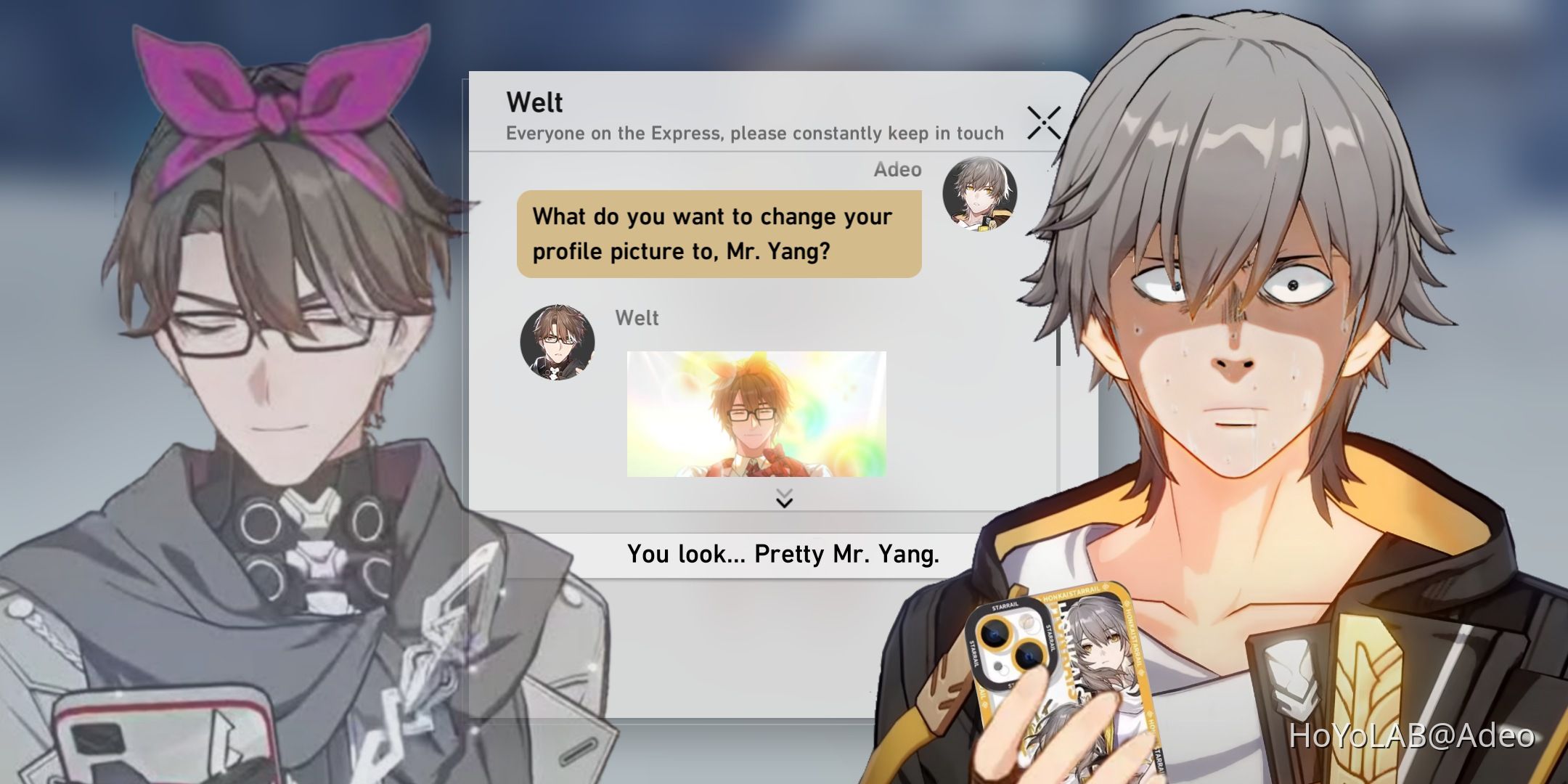The image size is (1568, 784).
Task: Close the Welt chat window
Action: (x=1043, y=123)
